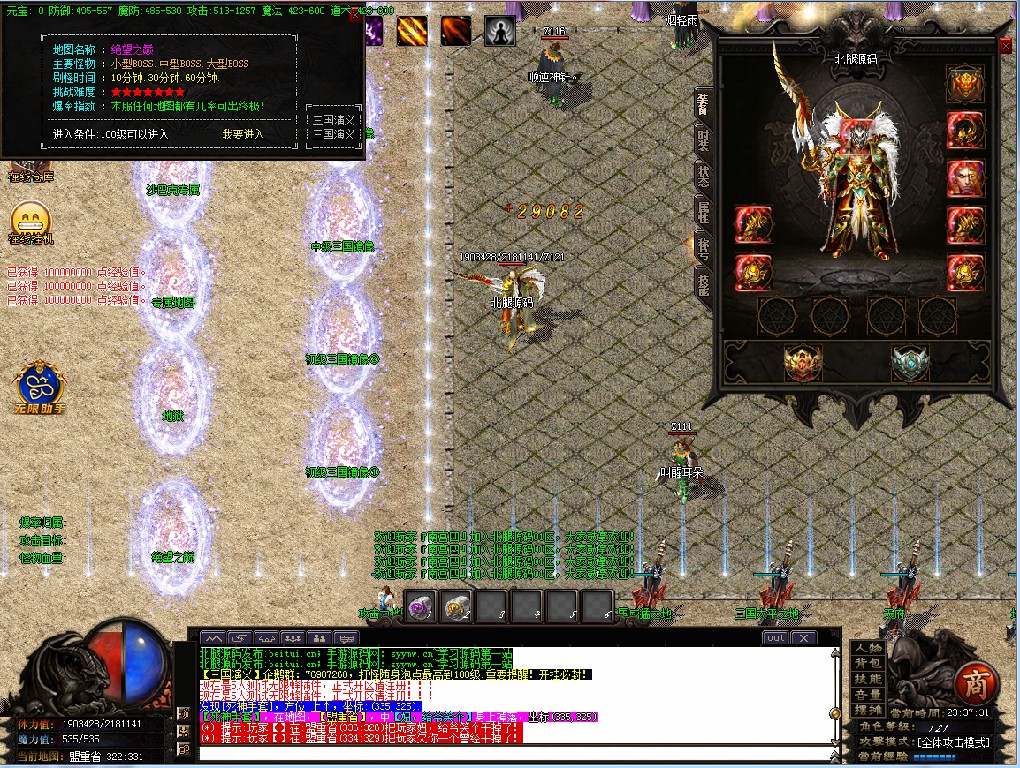
Task: Activate the meditation skill icon
Action: click(498, 32)
